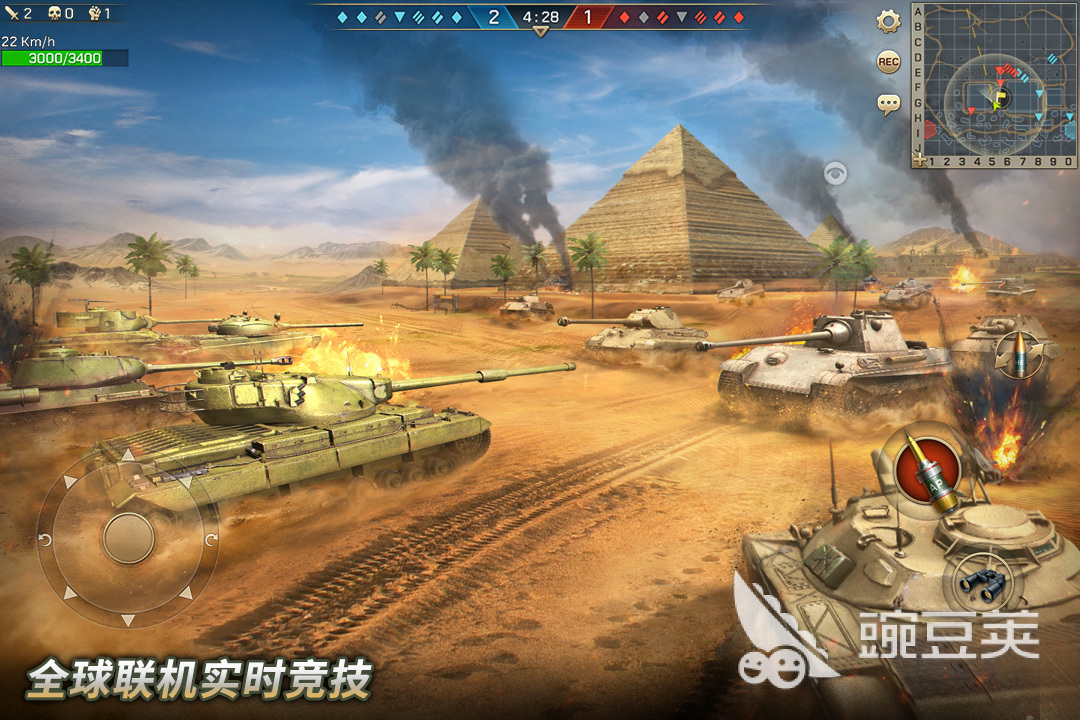This screenshot has height=720, width=1080.
Task: Tap the movement joystick center knob
Action: tap(129, 538)
